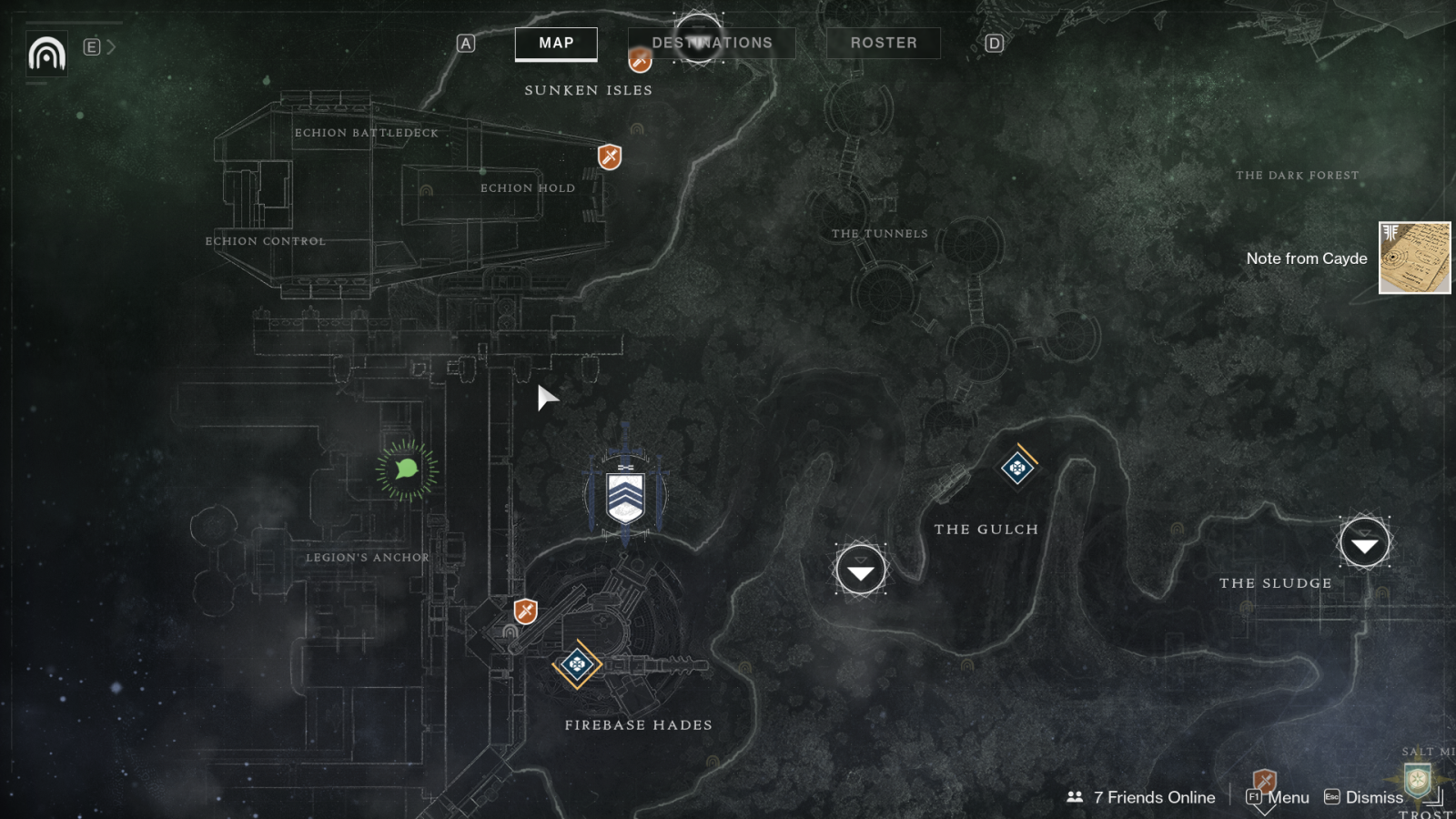The image size is (1456, 819).
Task: Click the orange shield marker near Firebase Hades
Action: pos(525,611)
